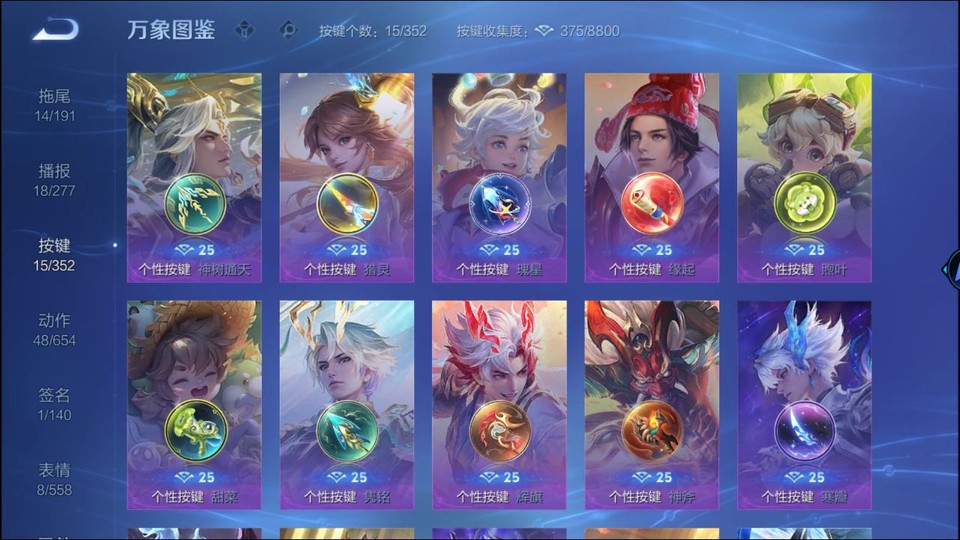Choose the 猎灵 button skin card
The height and width of the screenshot is (540, 960).
coord(347,177)
